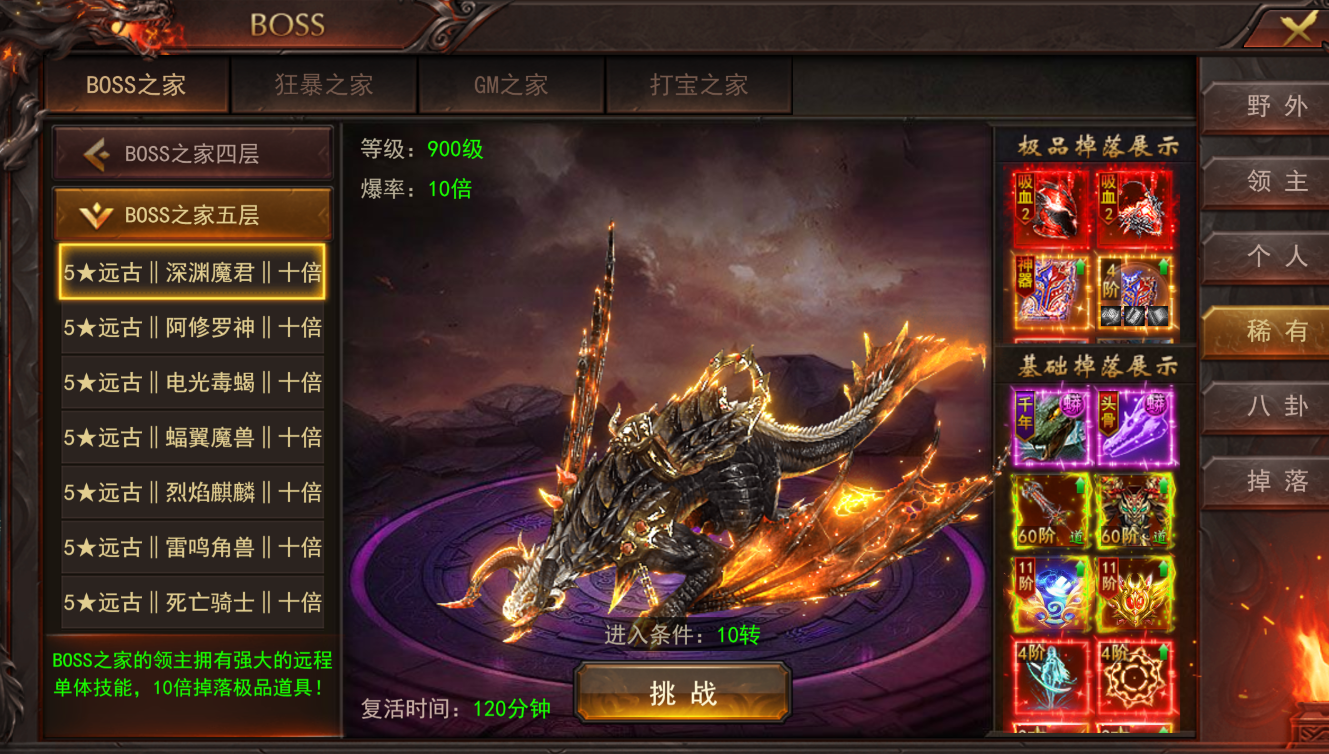Select the 深渊魔君 boss entry
The width and height of the screenshot is (1329, 754).
pos(192,272)
